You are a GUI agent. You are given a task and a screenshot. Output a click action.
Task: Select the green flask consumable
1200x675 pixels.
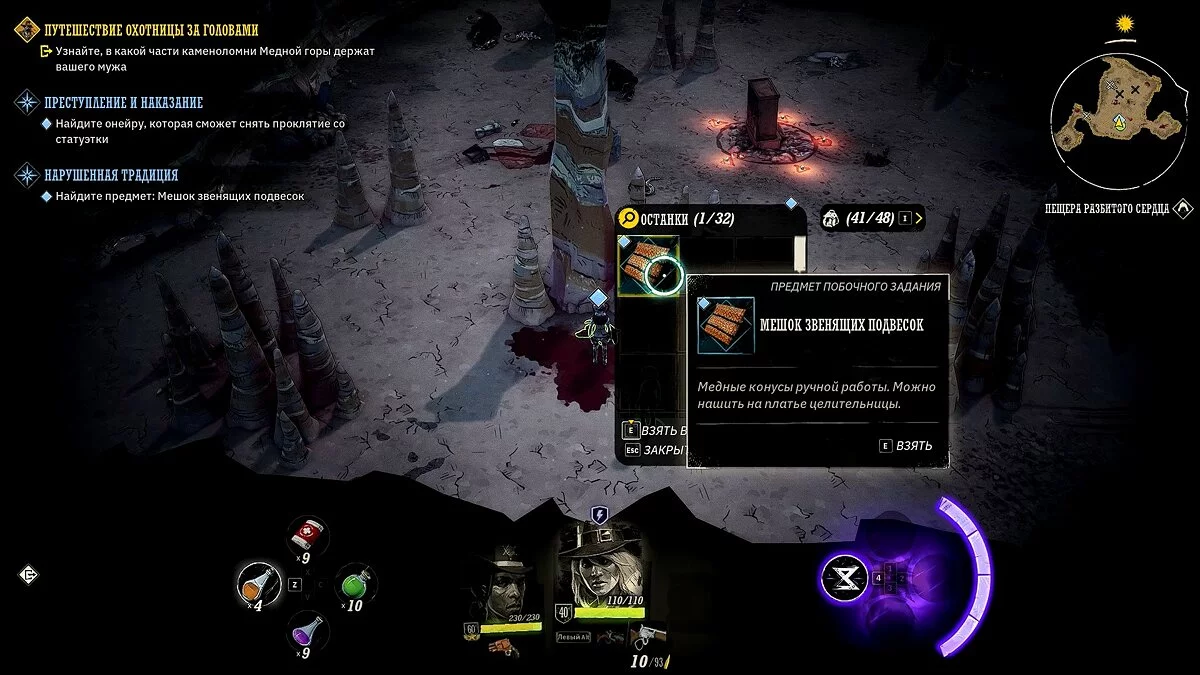(x=352, y=583)
